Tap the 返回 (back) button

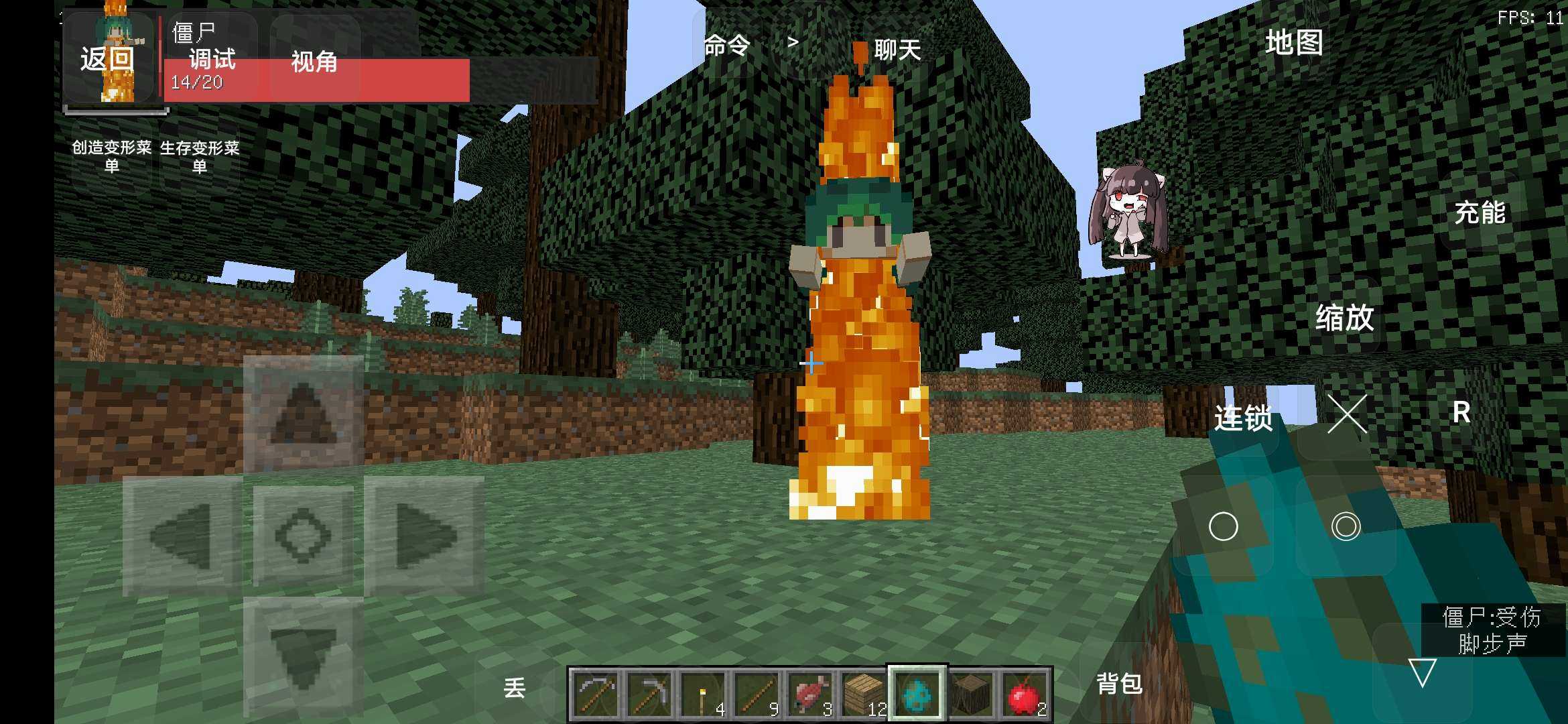(x=107, y=59)
